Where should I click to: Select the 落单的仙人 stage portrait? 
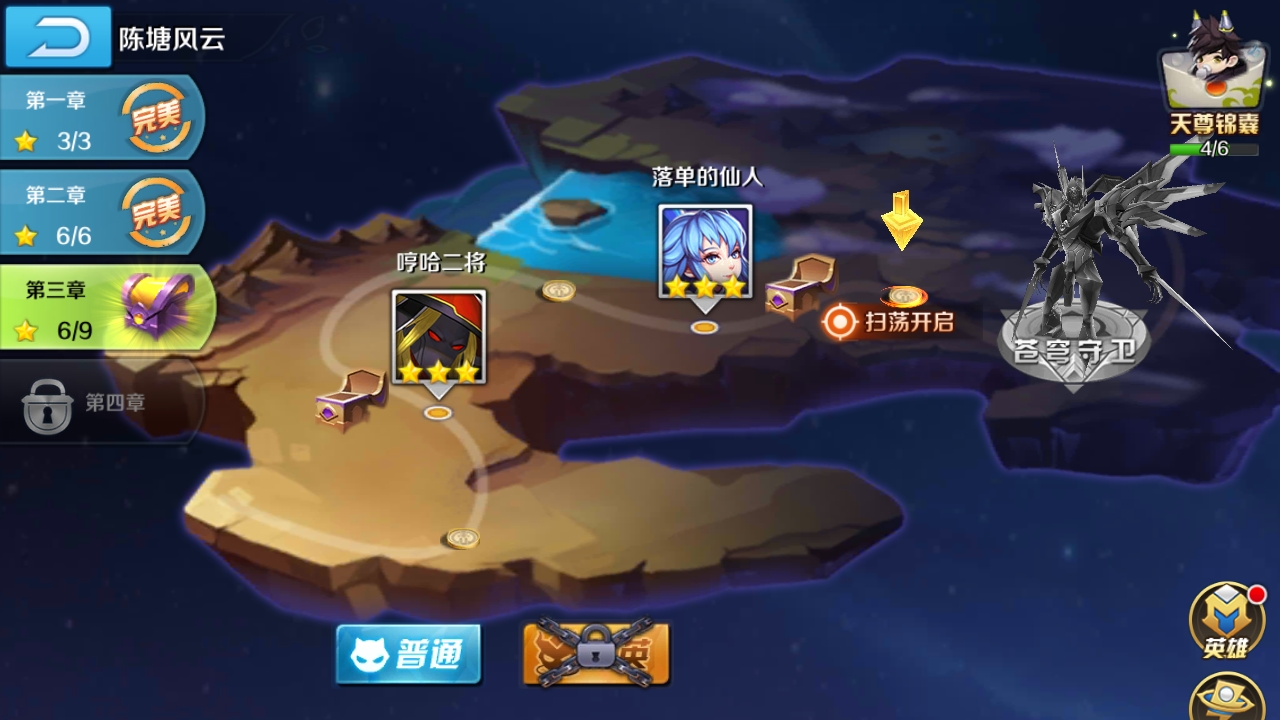click(705, 250)
